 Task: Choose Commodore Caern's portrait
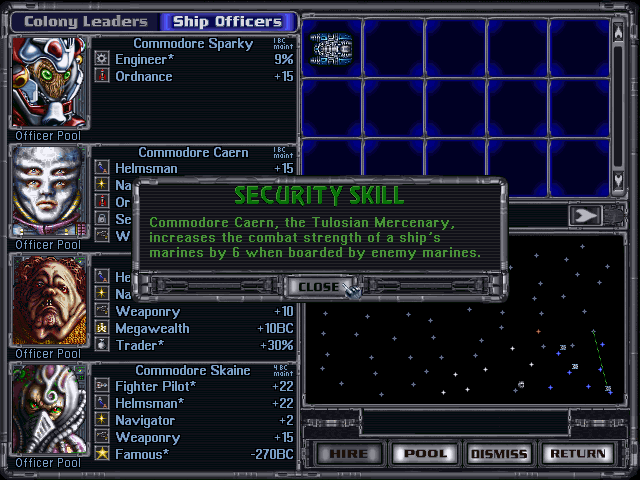click(x=49, y=191)
